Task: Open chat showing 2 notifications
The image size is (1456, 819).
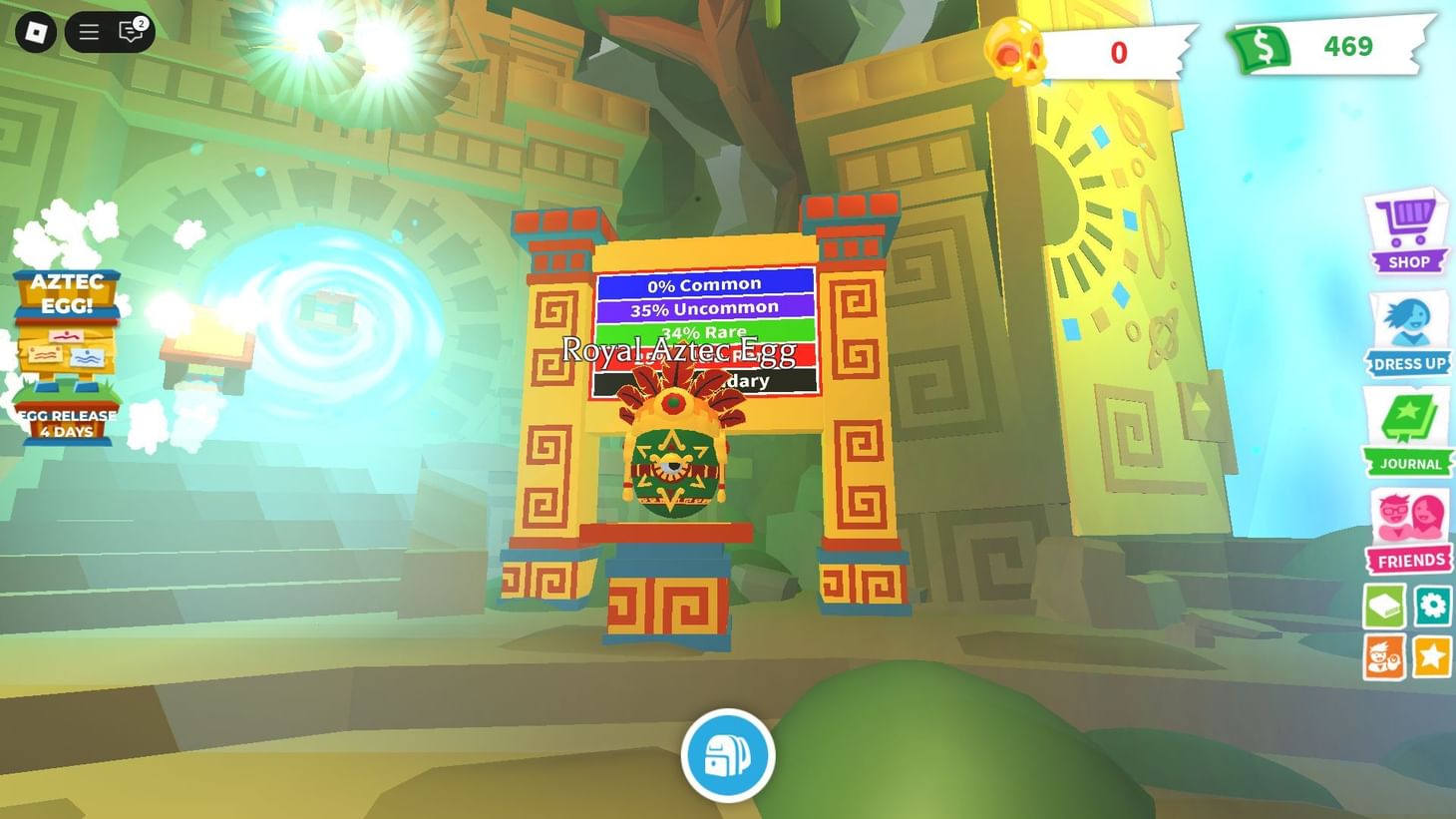Action: tap(128, 31)
